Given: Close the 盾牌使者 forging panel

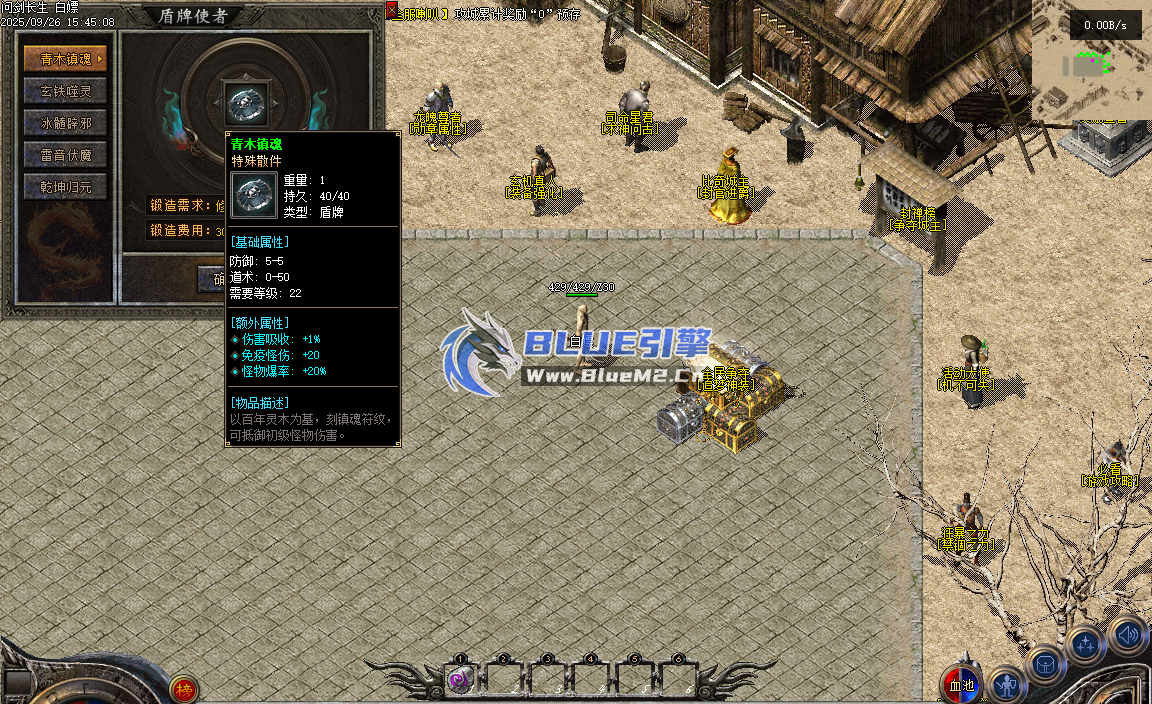Looking at the screenshot, I should click(x=392, y=10).
